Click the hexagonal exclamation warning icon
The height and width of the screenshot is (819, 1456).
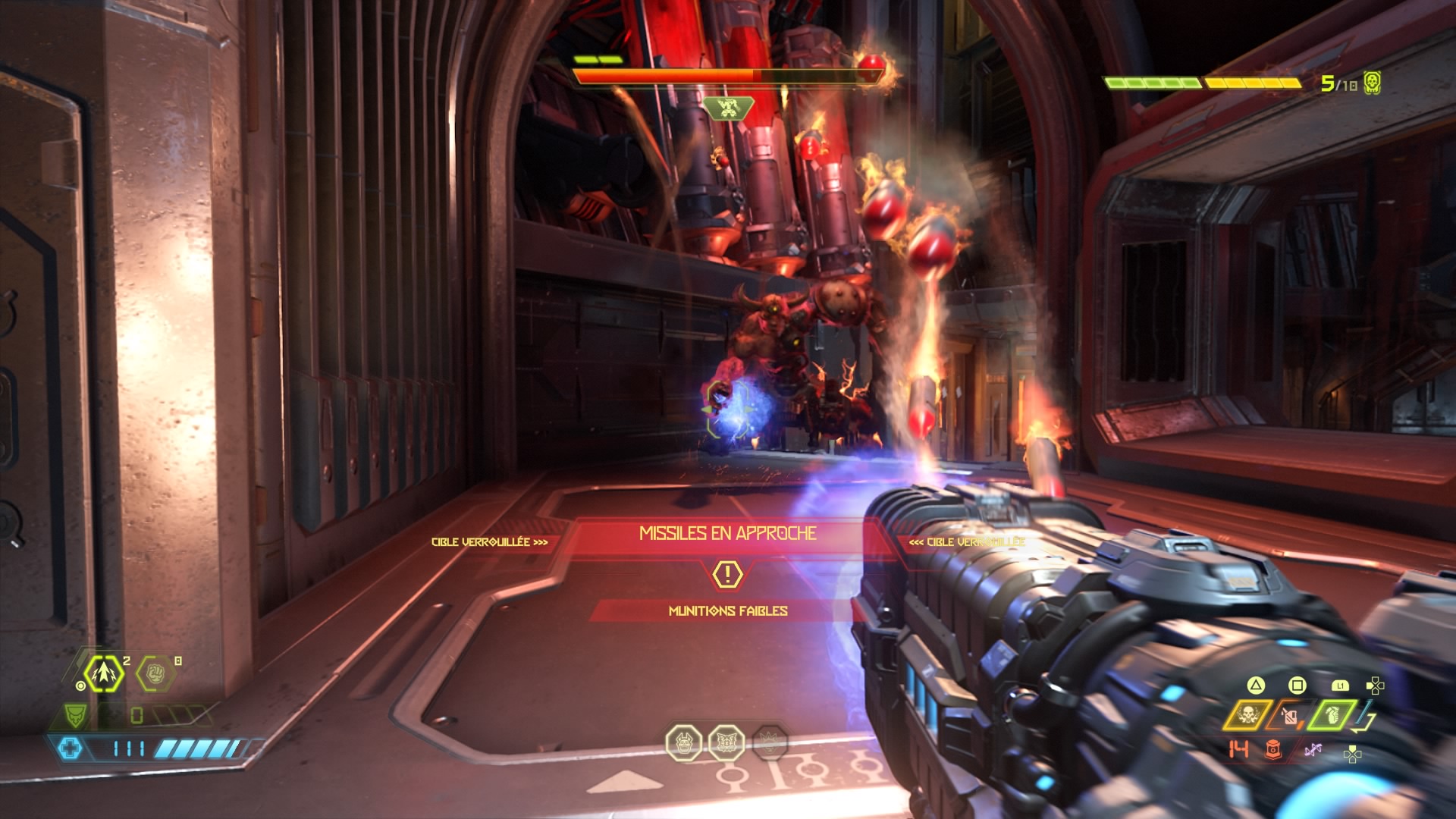click(727, 573)
